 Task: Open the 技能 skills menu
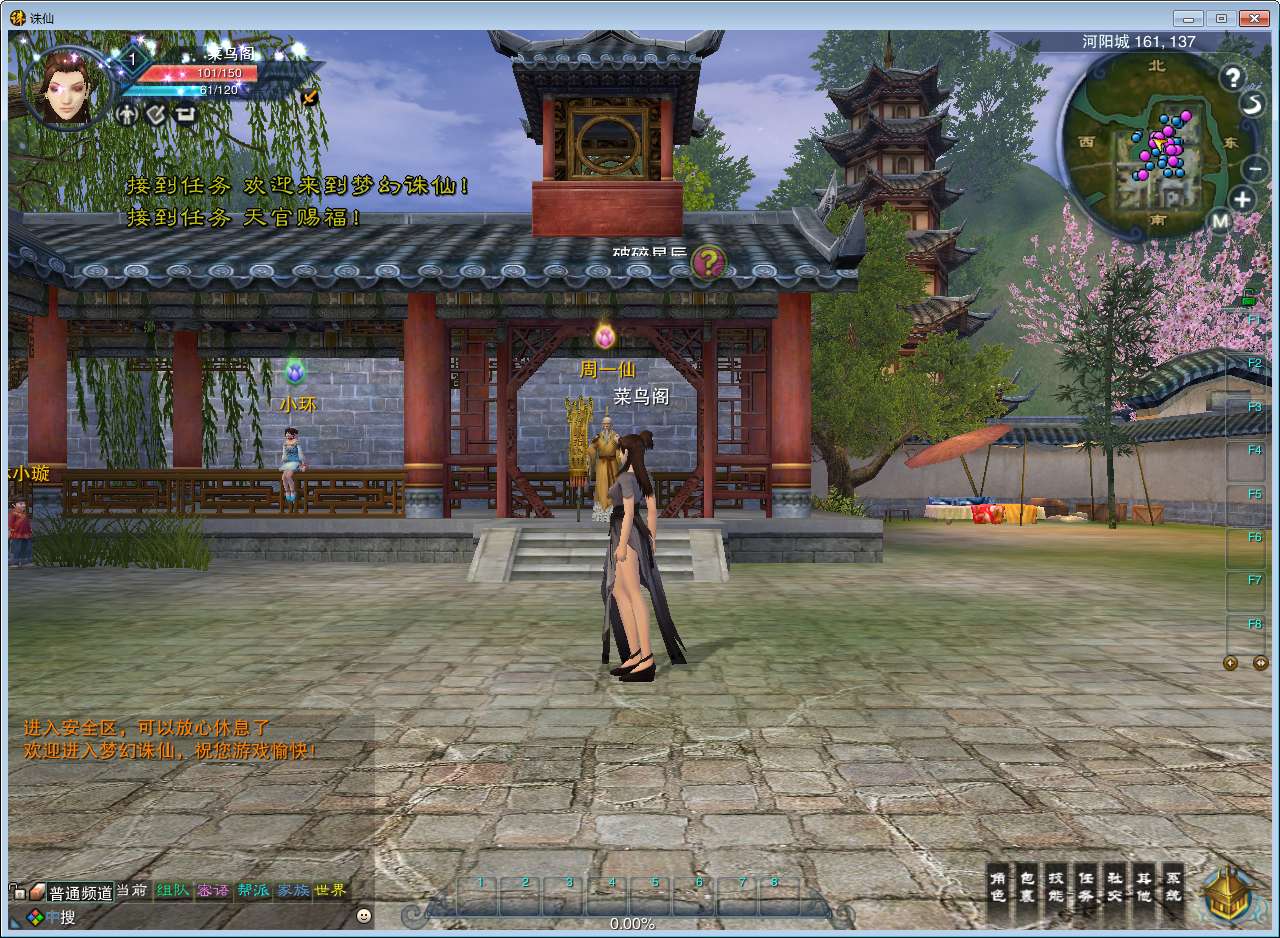coord(1056,888)
